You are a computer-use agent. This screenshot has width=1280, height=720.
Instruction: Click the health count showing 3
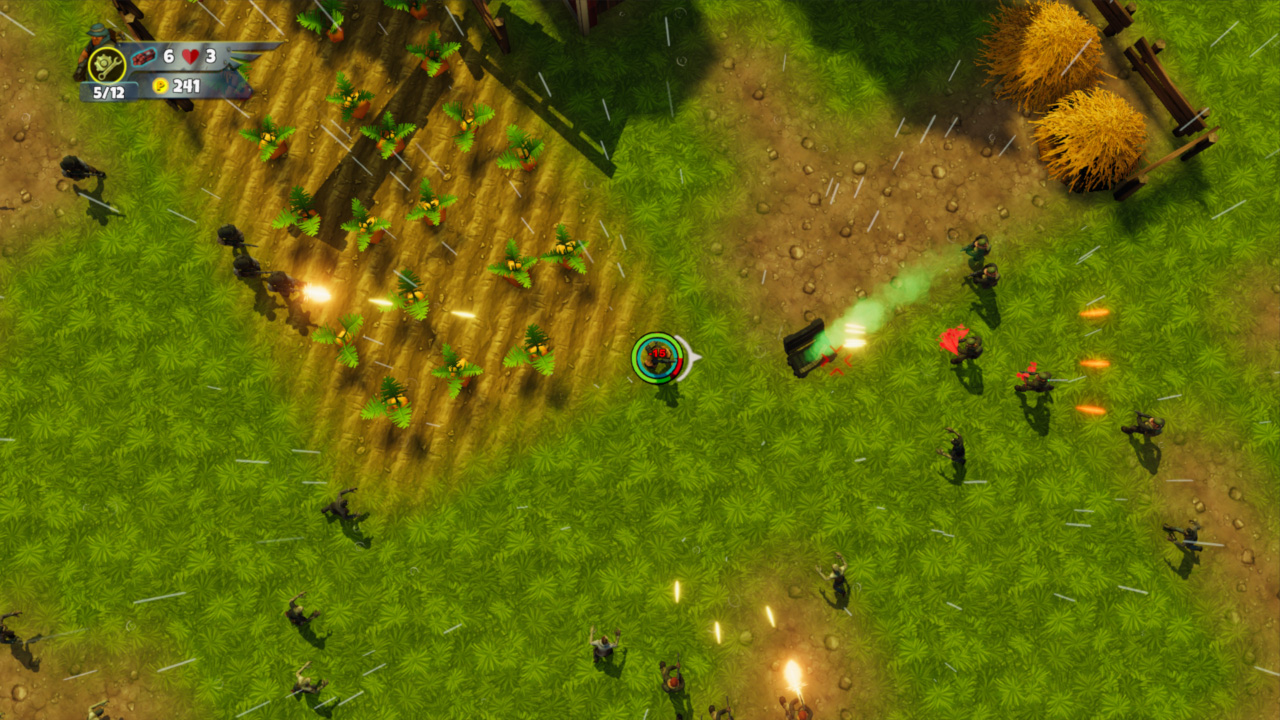[211, 57]
